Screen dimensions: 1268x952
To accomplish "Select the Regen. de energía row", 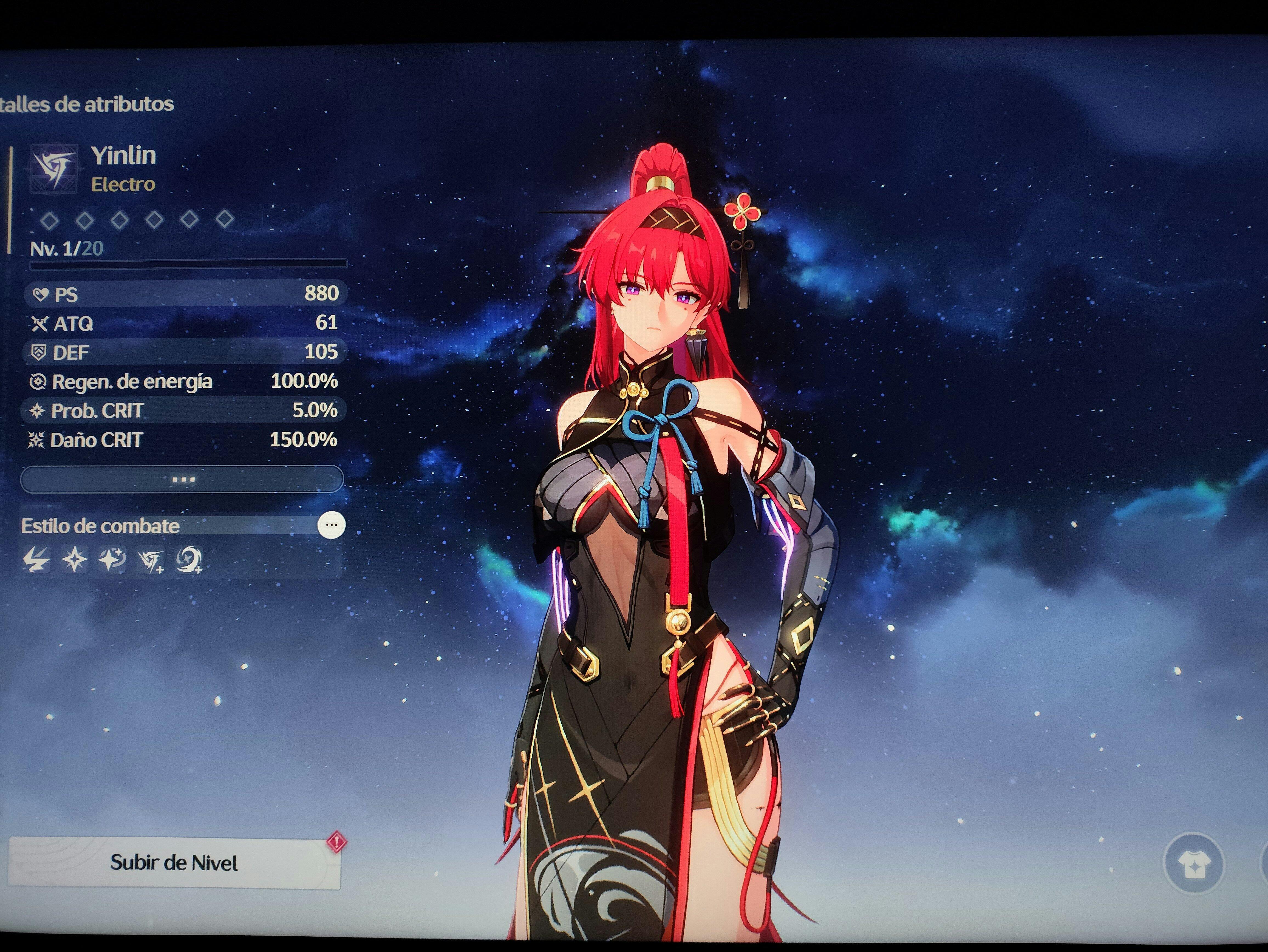I will point(185,381).
